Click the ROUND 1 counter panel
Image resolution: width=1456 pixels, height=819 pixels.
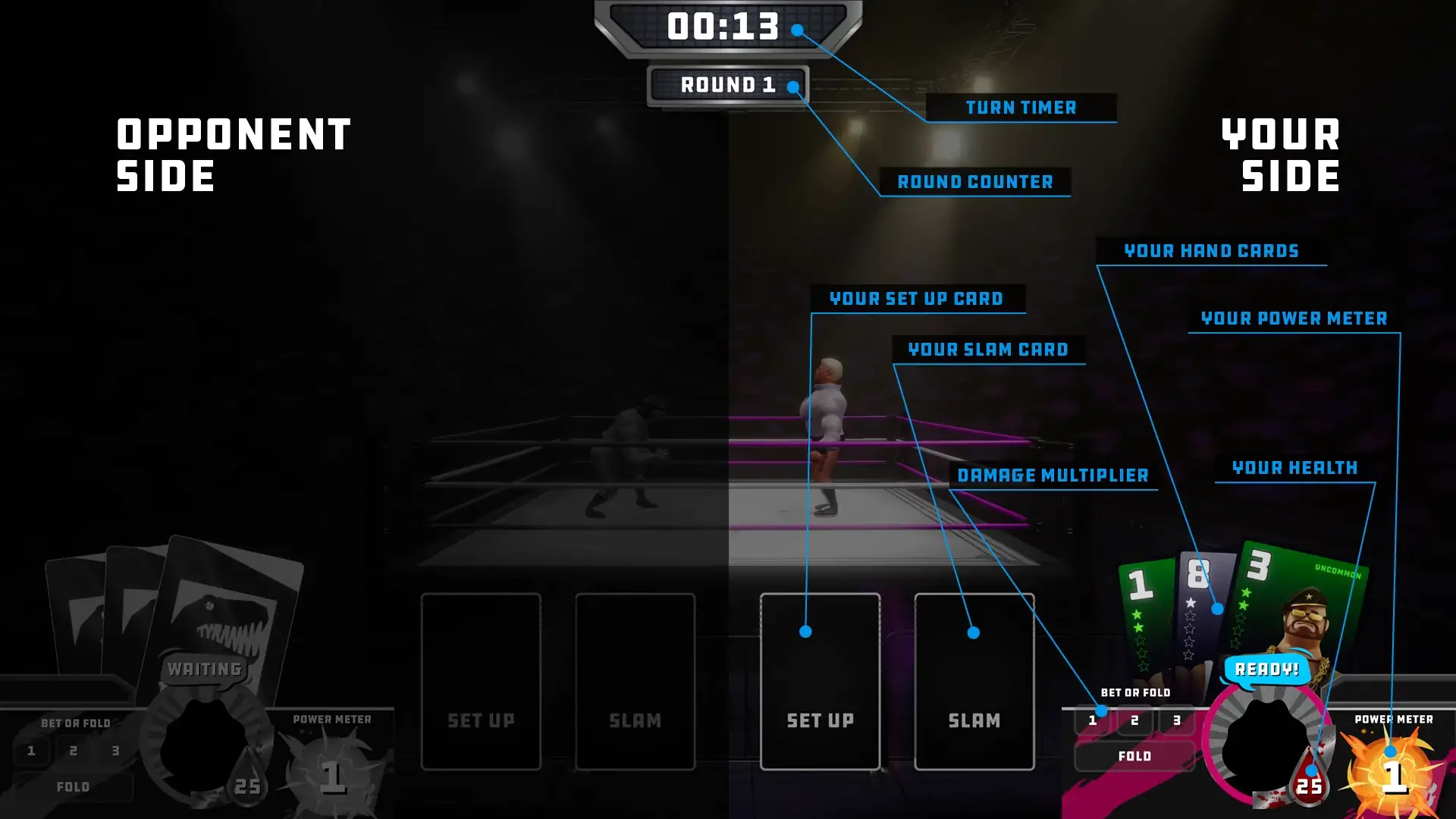[x=727, y=85]
